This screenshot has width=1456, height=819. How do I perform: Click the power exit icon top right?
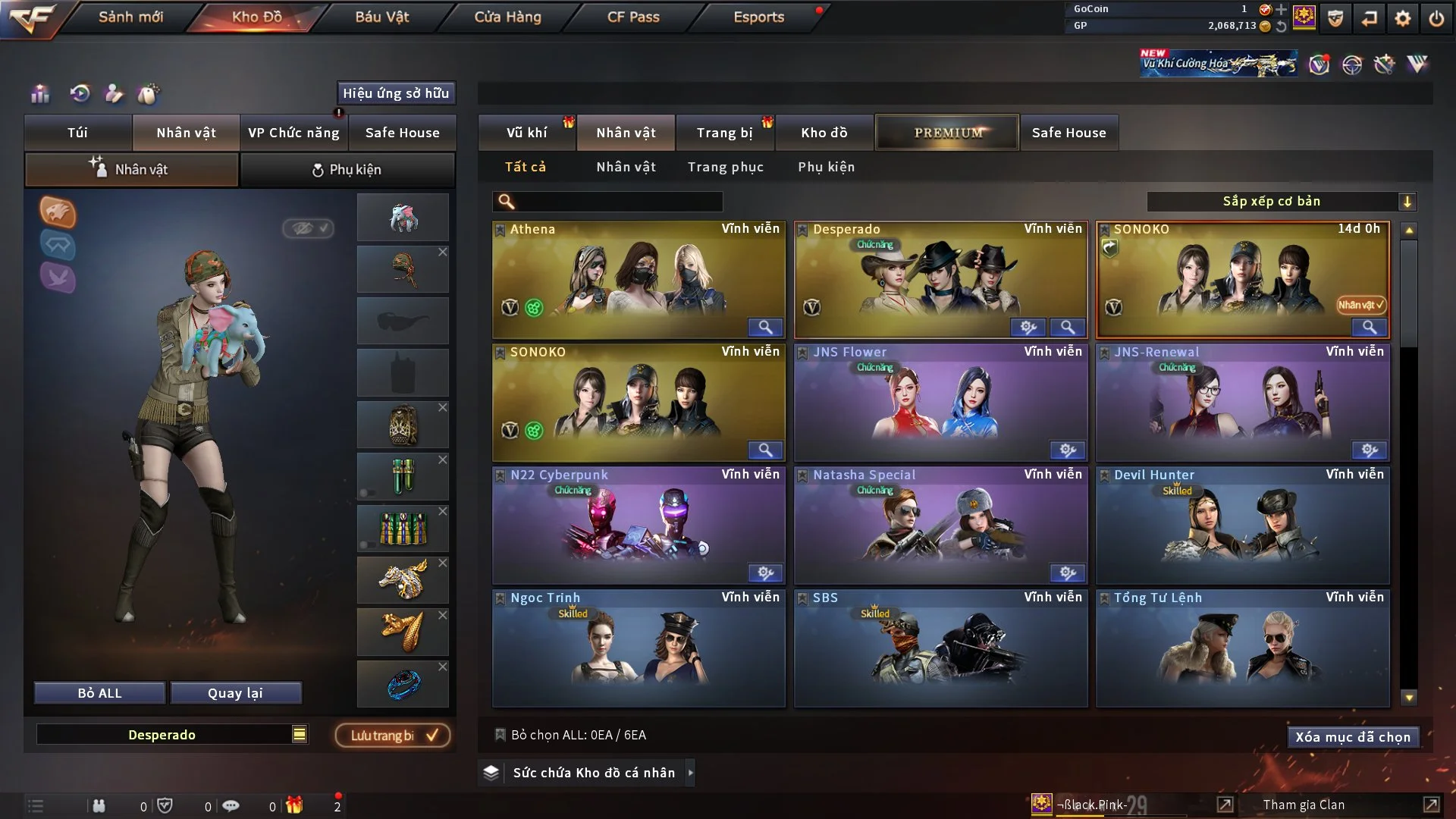tap(1438, 17)
